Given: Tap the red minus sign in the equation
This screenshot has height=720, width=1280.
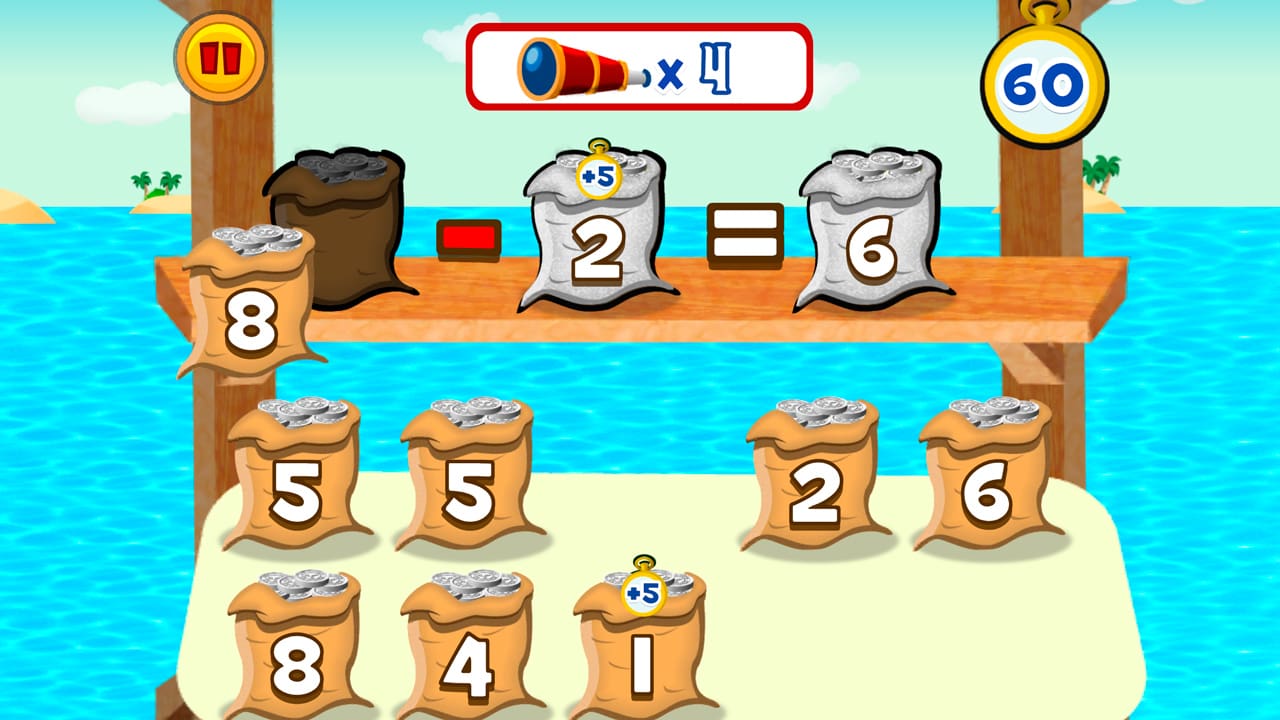Looking at the screenshot, I should [469, 238].
